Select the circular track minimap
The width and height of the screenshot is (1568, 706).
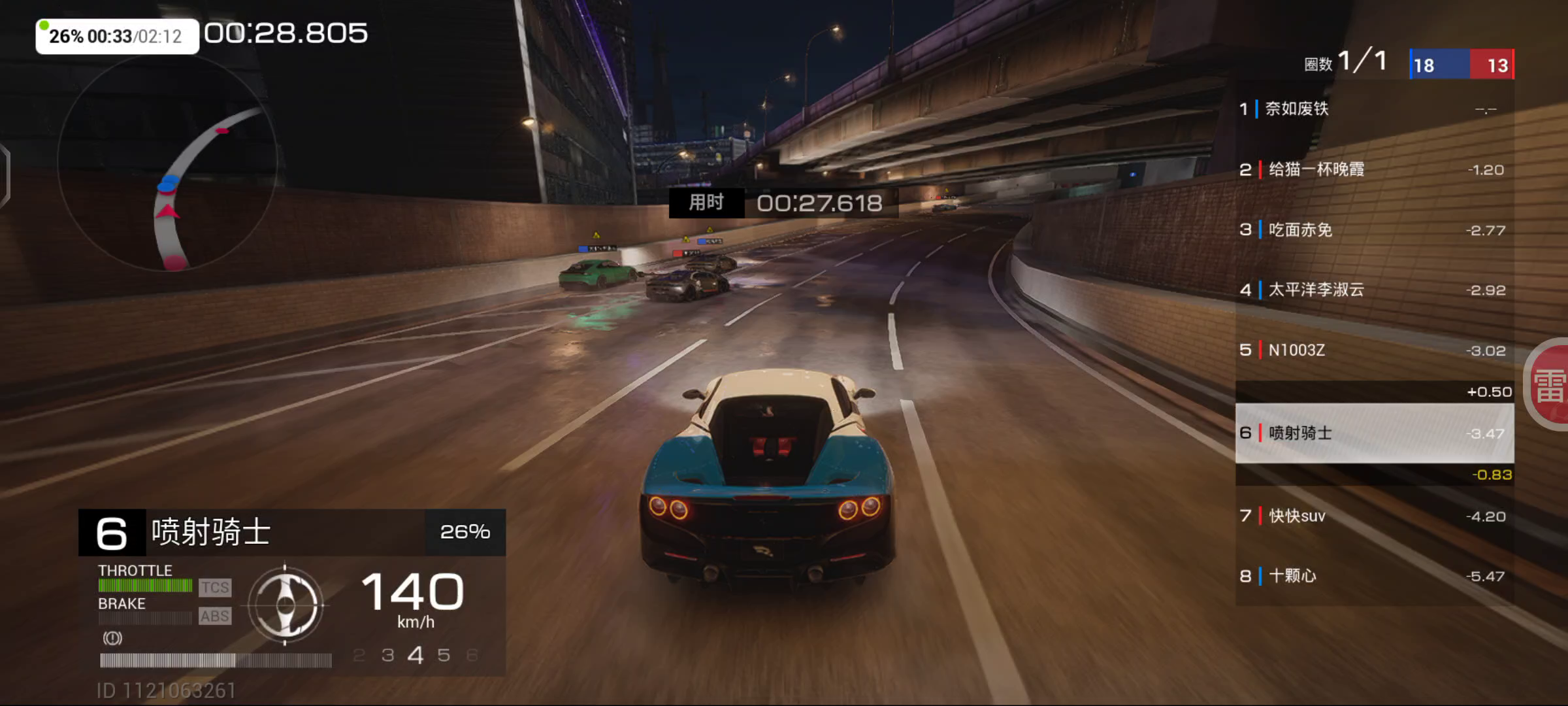click(x=167, y=163)
